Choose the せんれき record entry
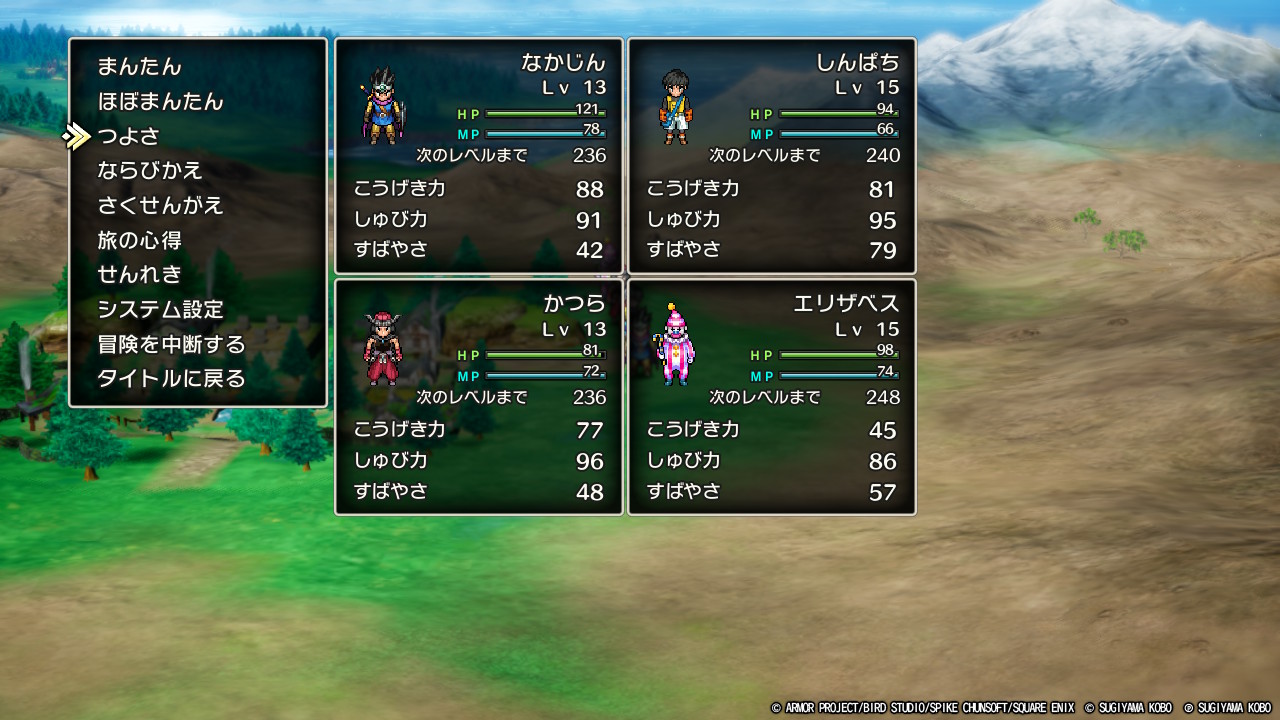The image size is (1280, 720). [x=139, y=275]
